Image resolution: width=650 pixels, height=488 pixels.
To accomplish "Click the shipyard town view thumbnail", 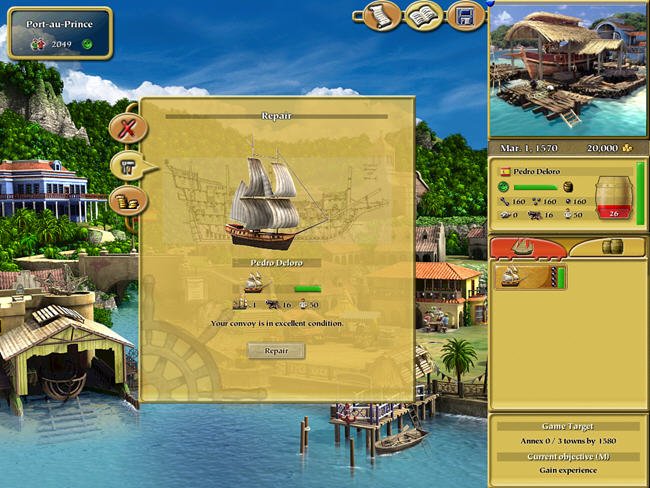I will point(567,68).
